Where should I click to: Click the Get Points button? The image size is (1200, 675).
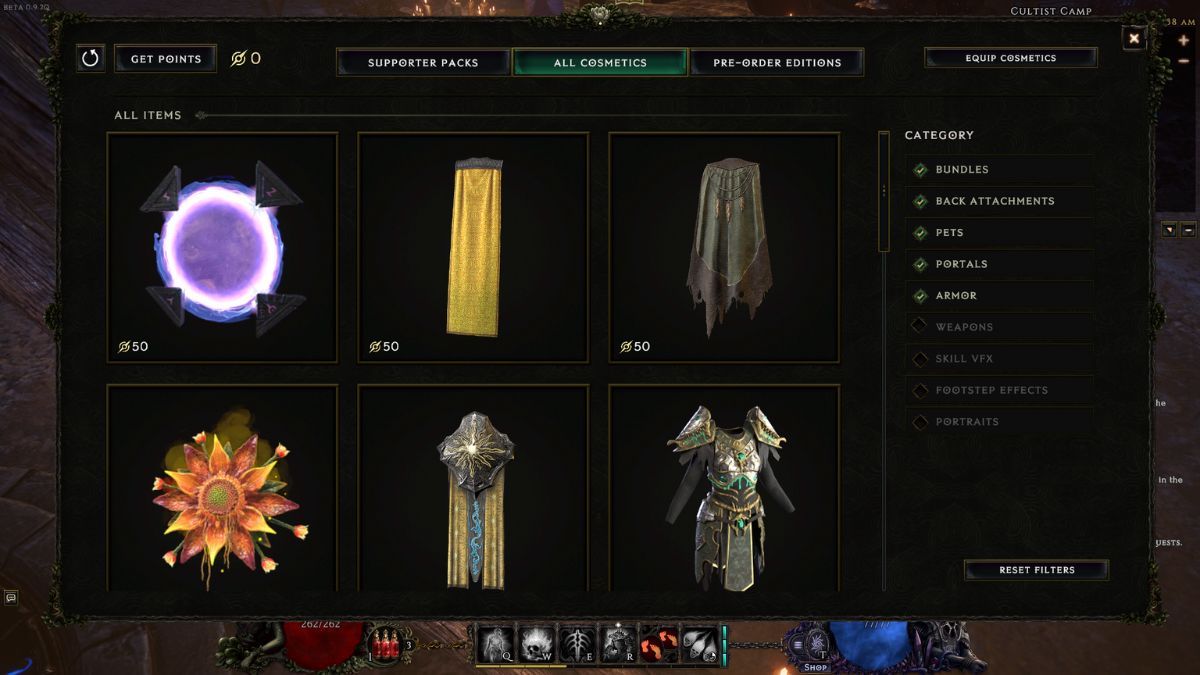(x=165, y=59)
